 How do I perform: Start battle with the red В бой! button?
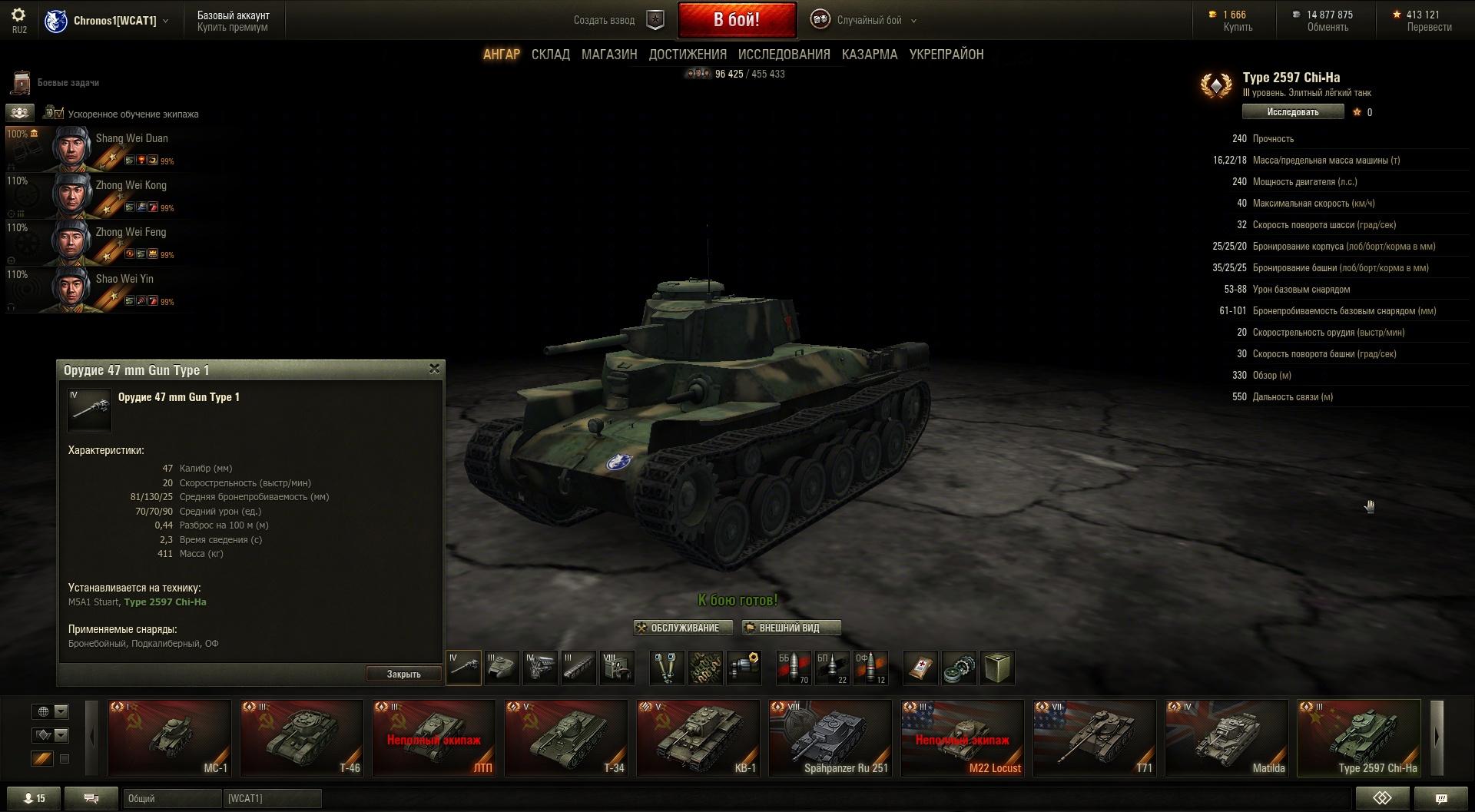736,20
